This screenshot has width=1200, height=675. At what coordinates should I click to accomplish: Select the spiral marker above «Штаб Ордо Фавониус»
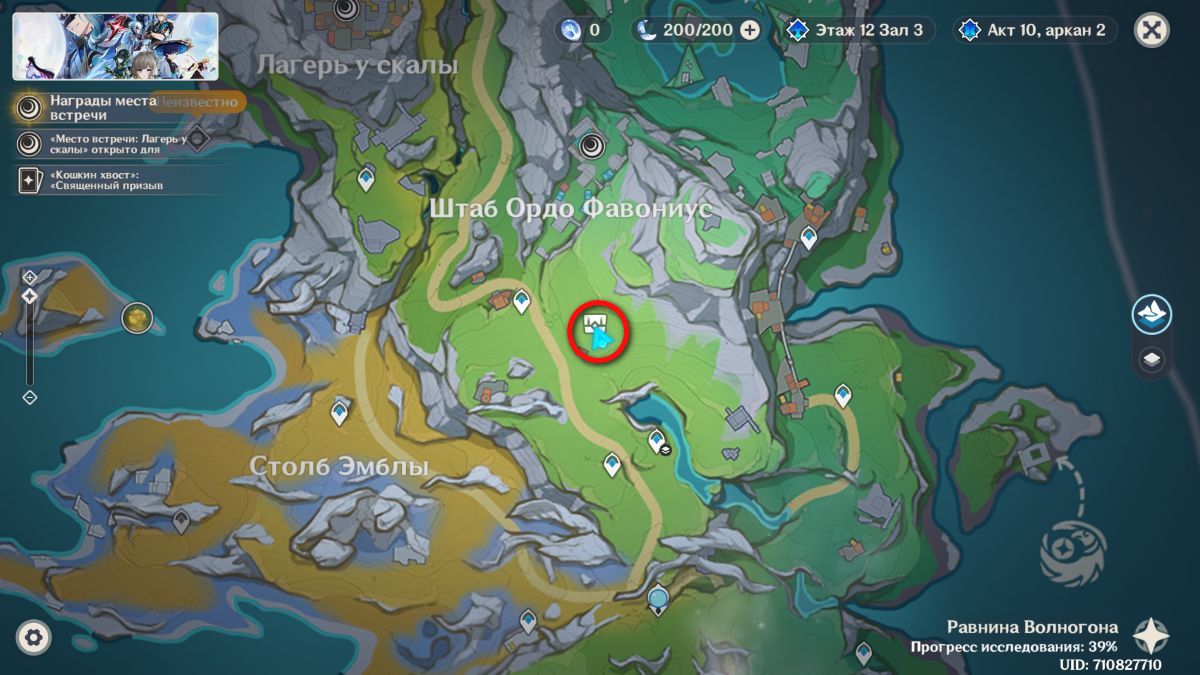(x=591, y=146)
